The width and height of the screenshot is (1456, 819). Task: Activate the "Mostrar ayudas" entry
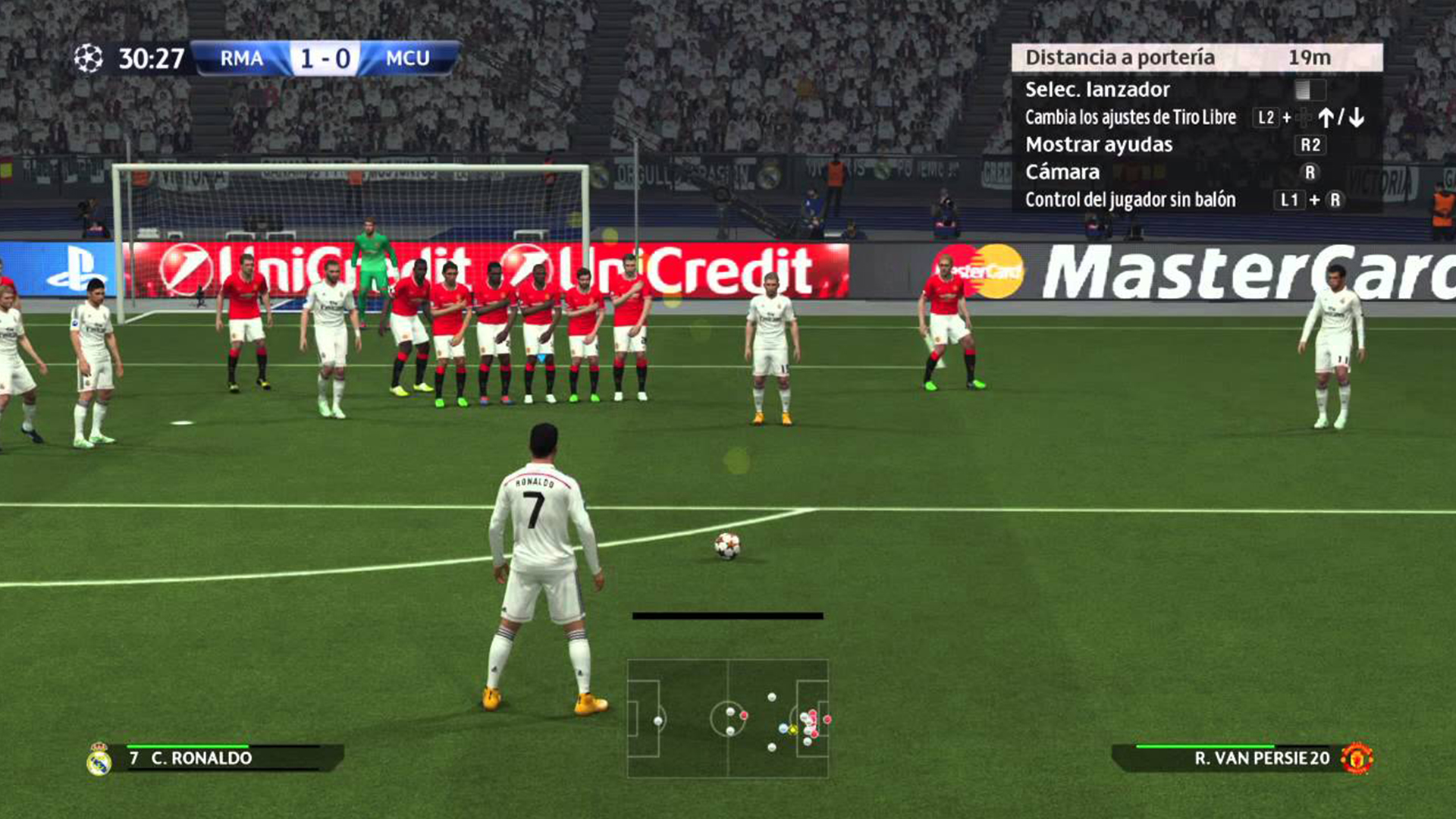1099,145
